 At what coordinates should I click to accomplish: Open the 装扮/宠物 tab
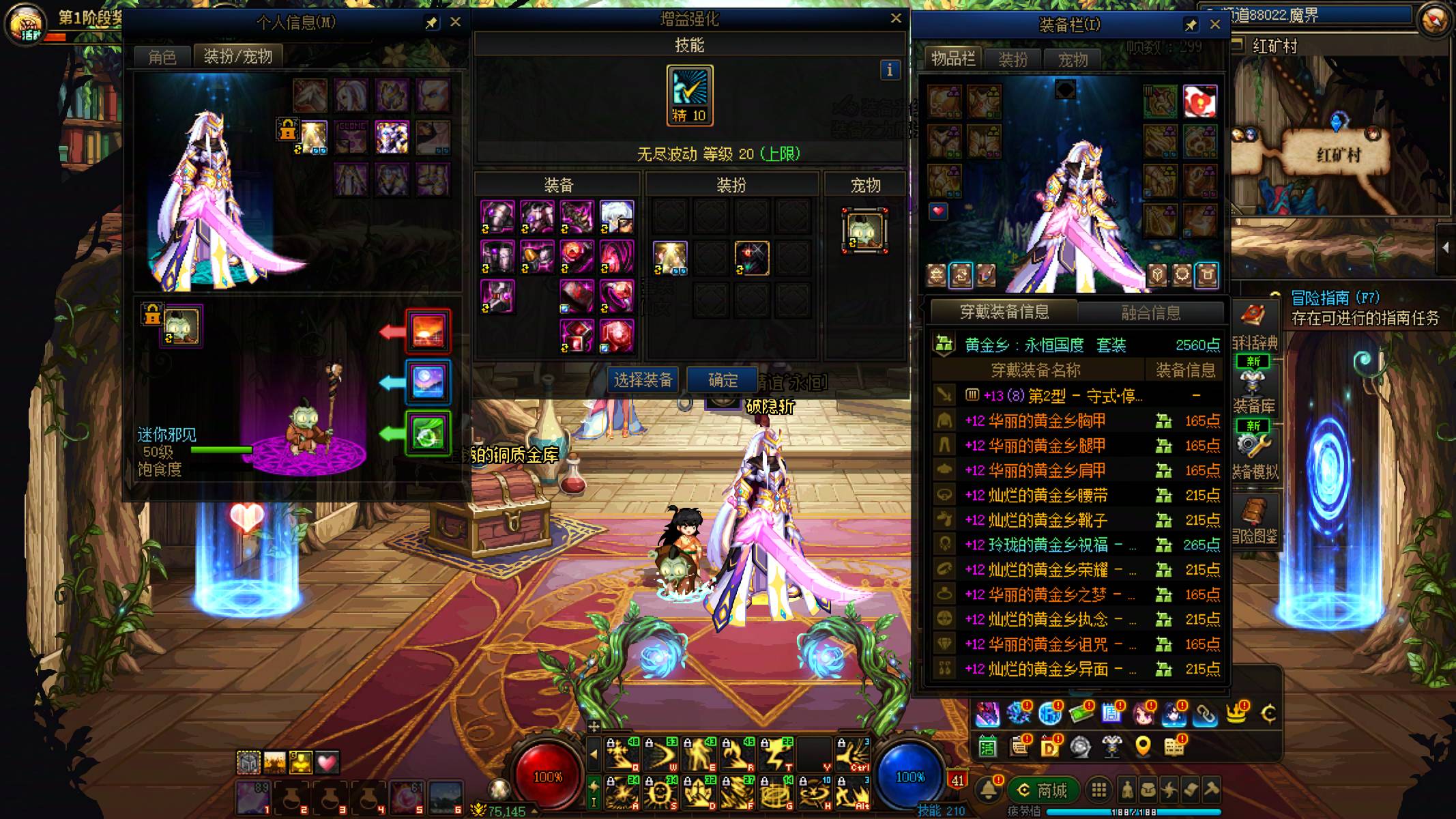[237, 56]
